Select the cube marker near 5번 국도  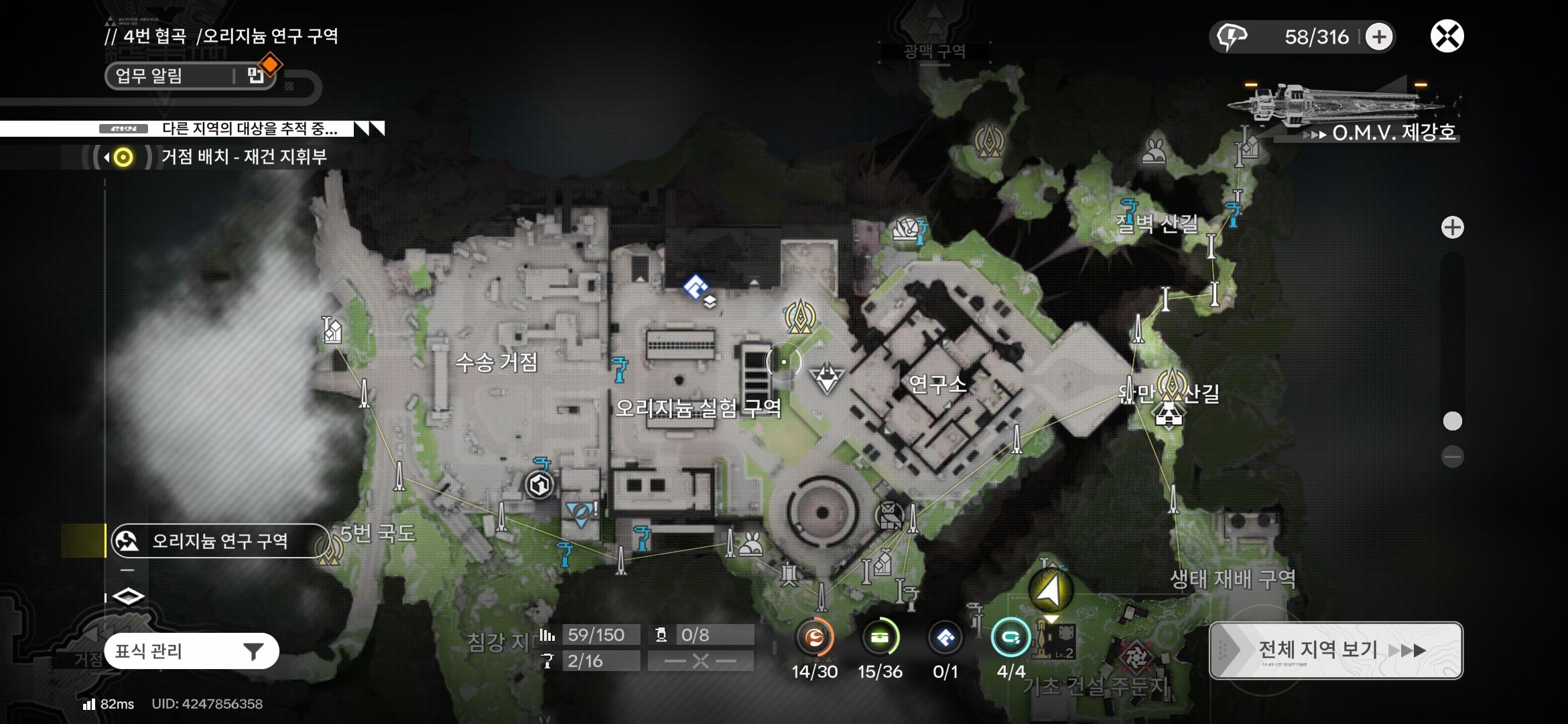pyautogui.click(x=539, y=485)
